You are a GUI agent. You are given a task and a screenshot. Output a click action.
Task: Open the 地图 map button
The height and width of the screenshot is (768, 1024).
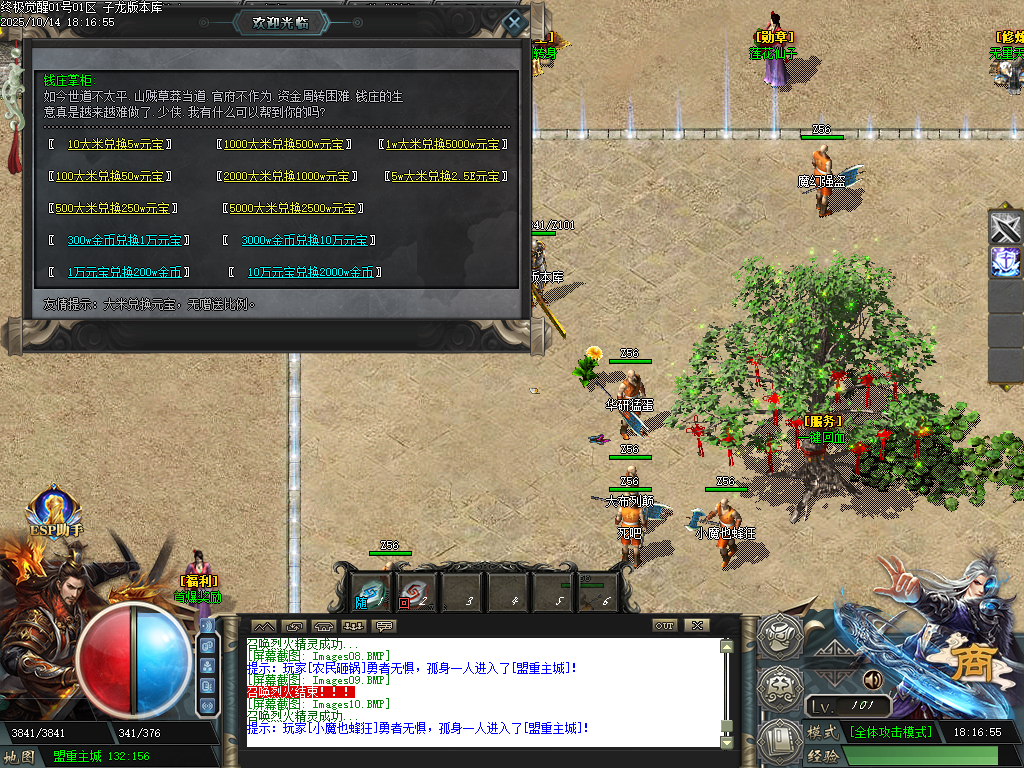point(20,757)
